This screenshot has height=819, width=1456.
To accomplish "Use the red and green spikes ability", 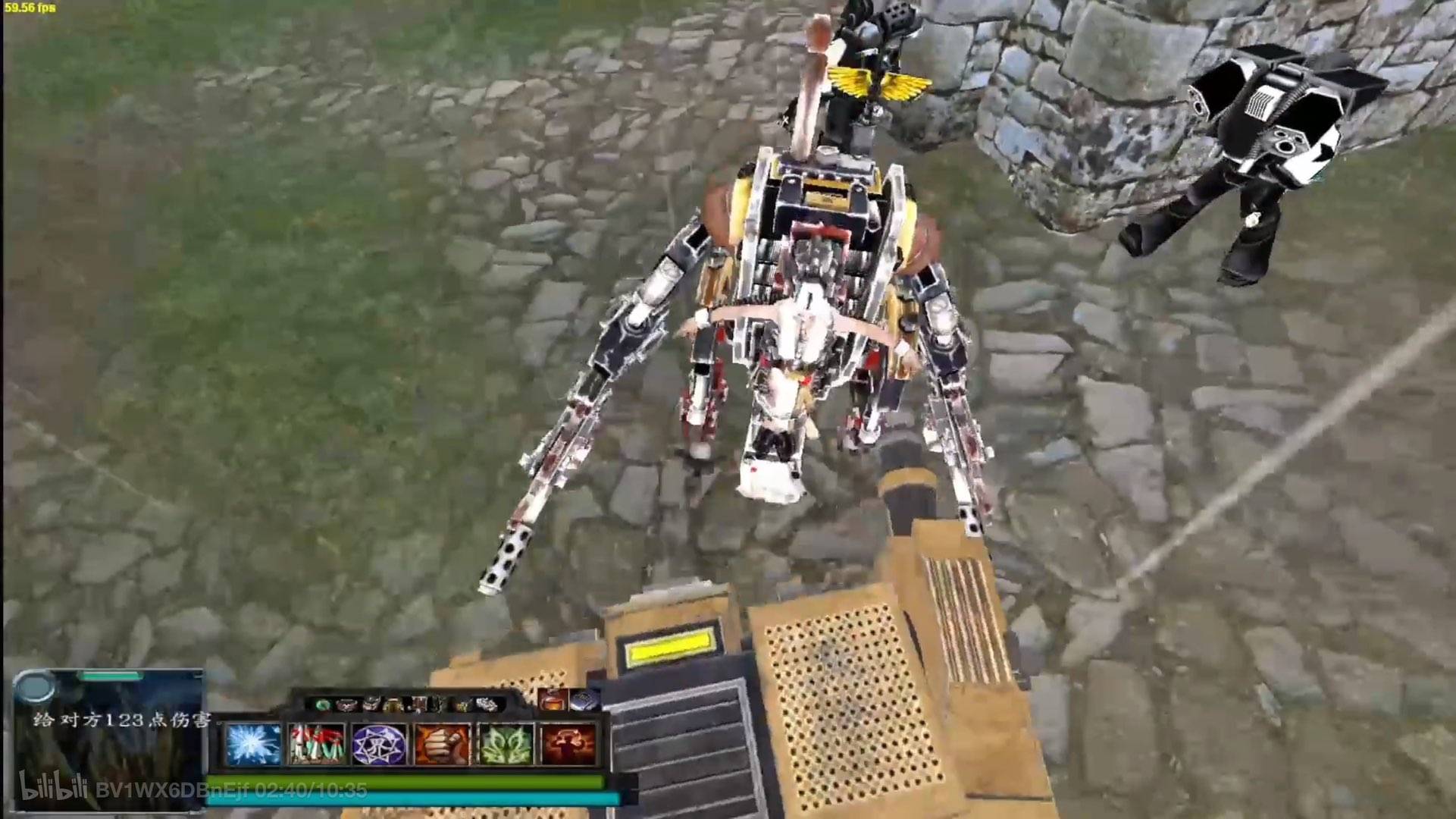I will 317,744.
